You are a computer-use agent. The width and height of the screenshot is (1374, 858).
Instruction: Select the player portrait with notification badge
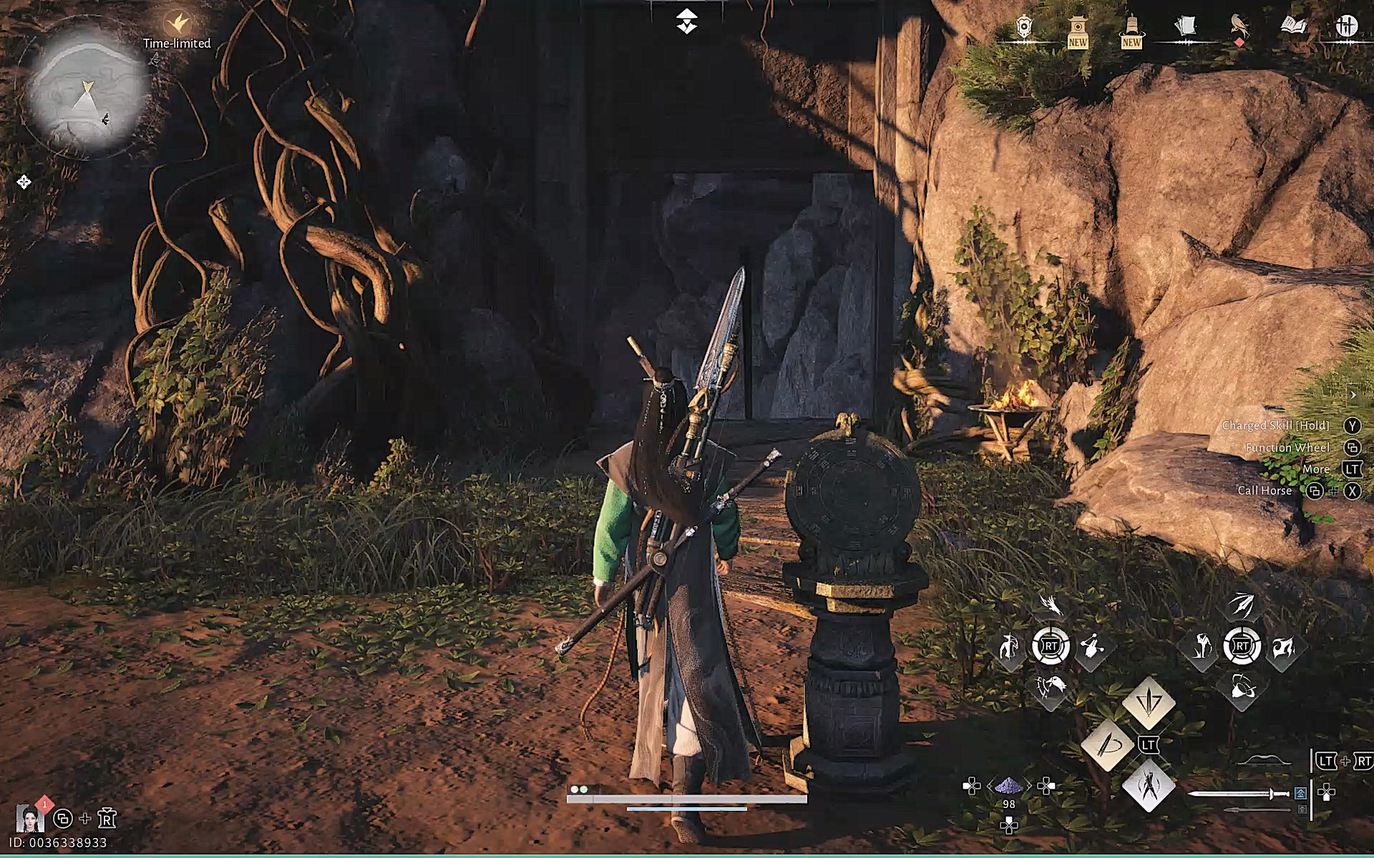click(29, 818)
